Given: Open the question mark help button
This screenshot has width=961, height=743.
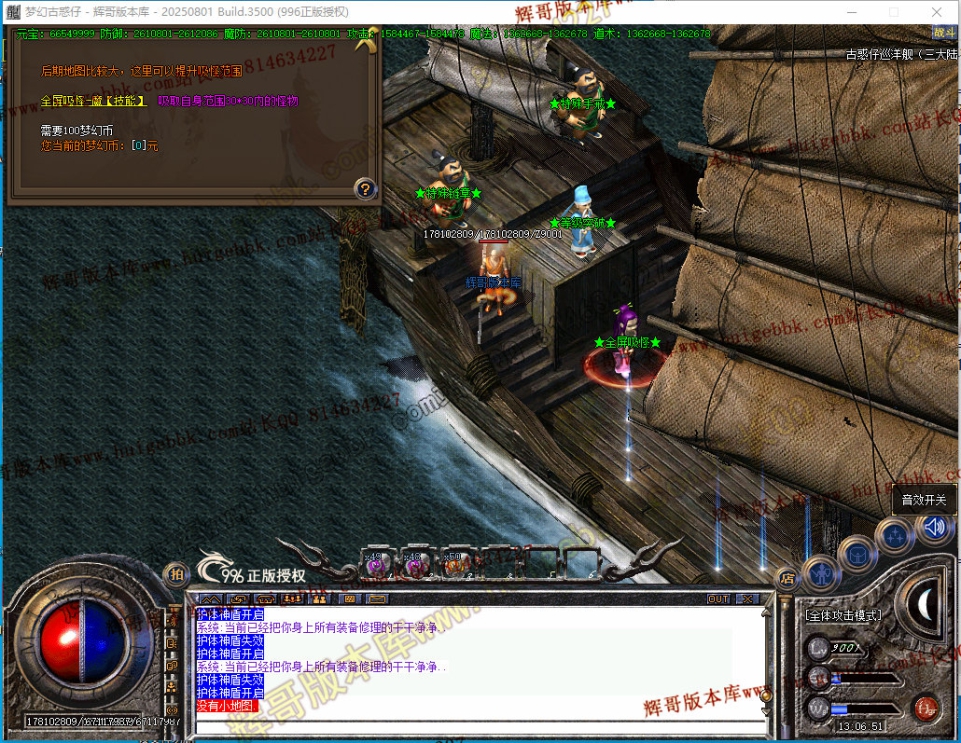Looking at the screenshot, I should (366, 188).
